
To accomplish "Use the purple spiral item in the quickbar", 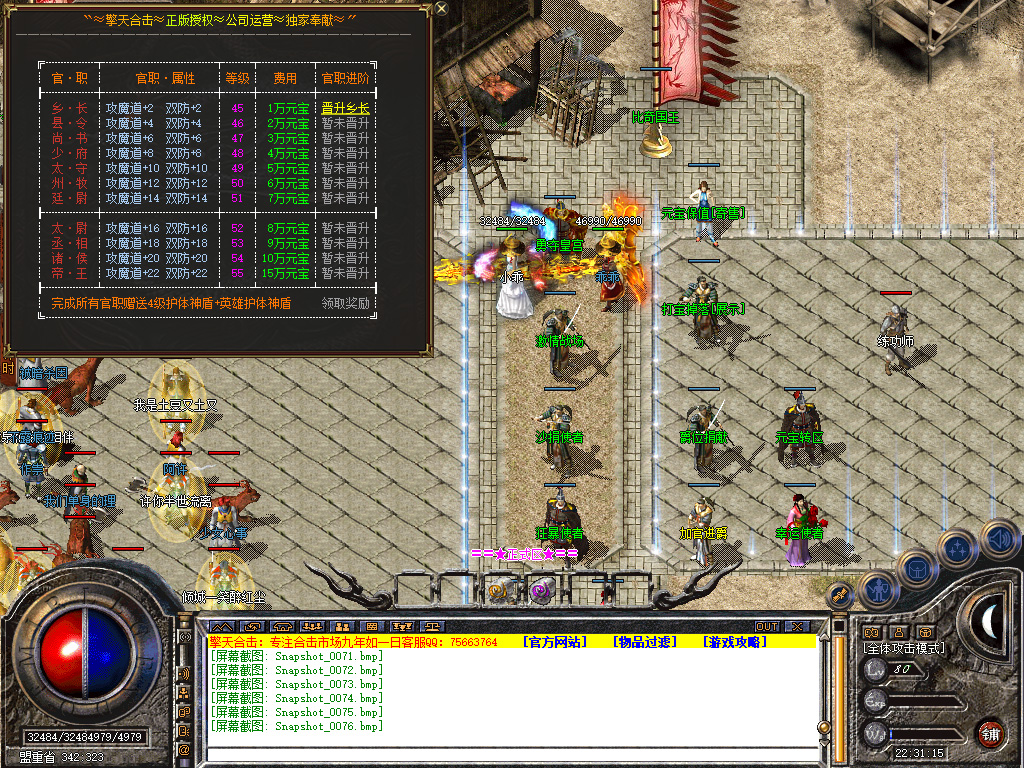I will [541, 590].
